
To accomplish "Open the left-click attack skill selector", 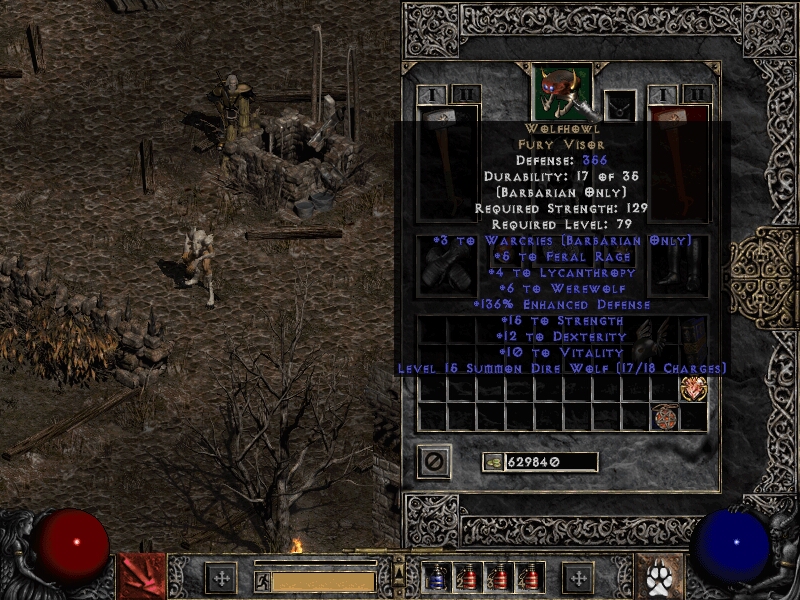I will pyautogui.click(x=141, y=576).
